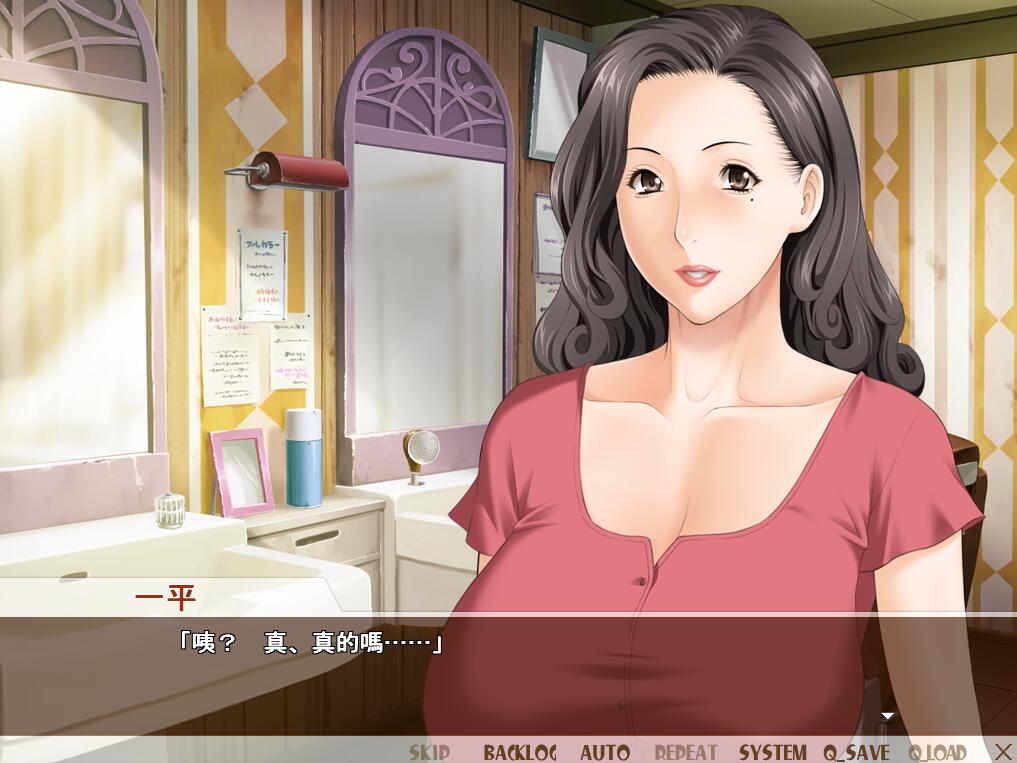Activate the SKIP text button
This screenshot has width=1017, height=763.
(429, 752)
